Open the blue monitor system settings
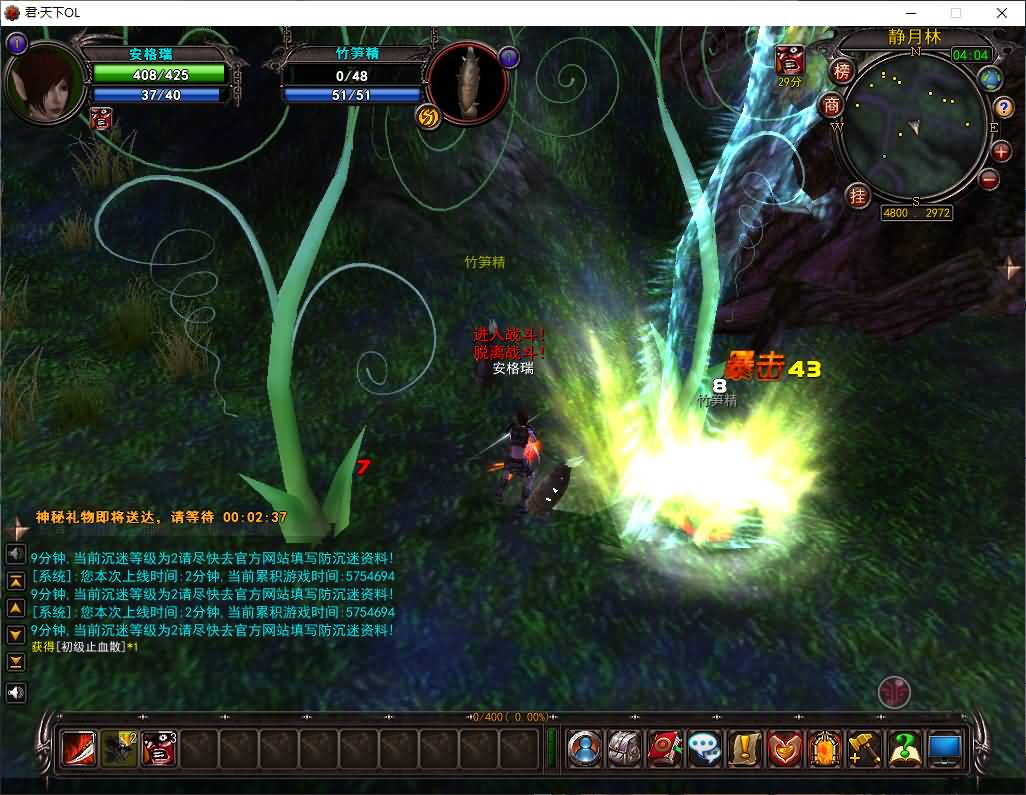The width and height of the screenshot is (1026, 795). pos(944,748)
